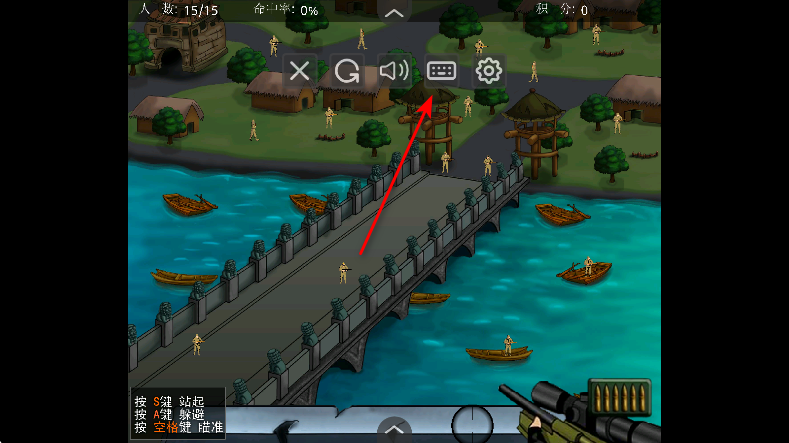The image size is (789, 443).
Task: Collapse the toolbar with the top arrow
Action: [395, 12]
